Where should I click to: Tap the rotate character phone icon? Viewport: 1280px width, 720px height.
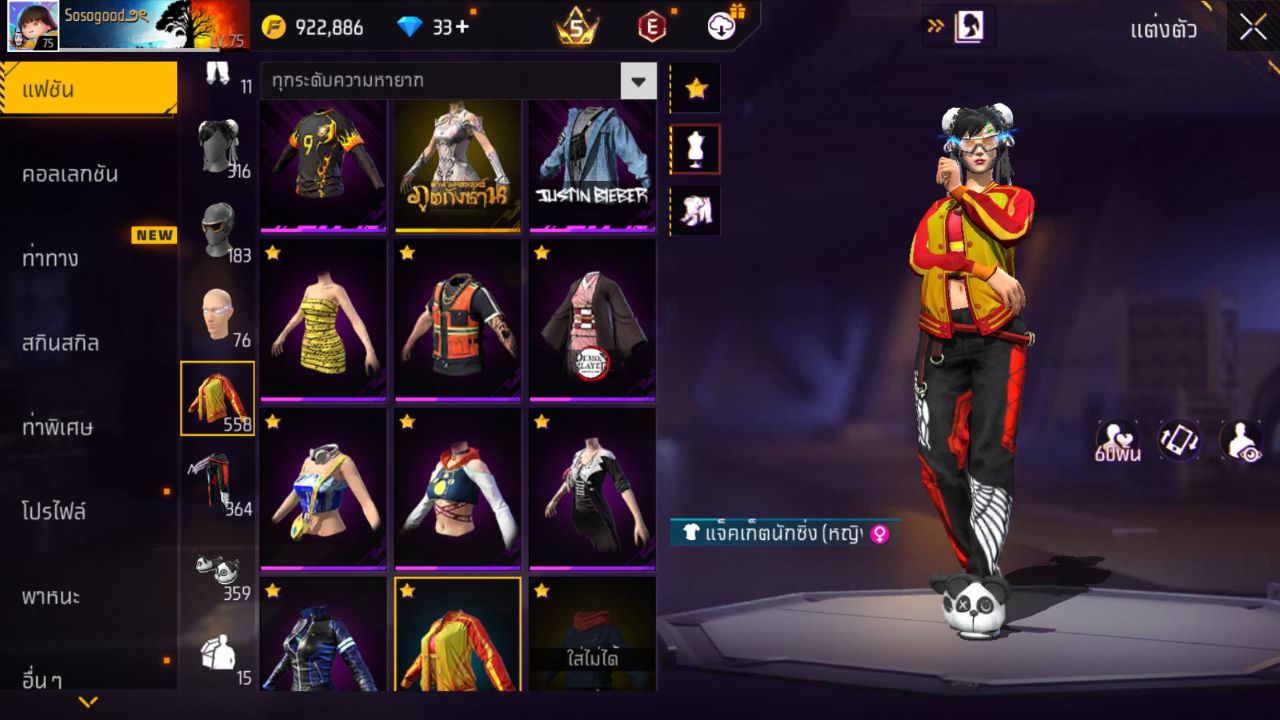pyautogui.click(x=1178, y=440)
